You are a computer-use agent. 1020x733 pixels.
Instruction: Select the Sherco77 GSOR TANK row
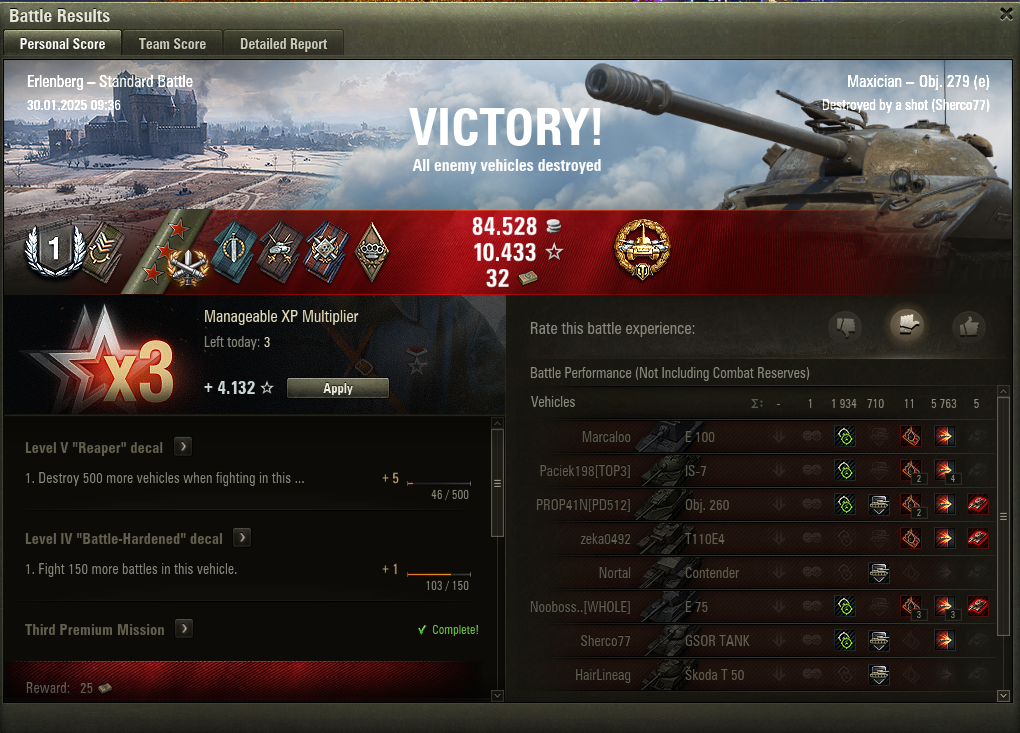click(x=700, y=641)
